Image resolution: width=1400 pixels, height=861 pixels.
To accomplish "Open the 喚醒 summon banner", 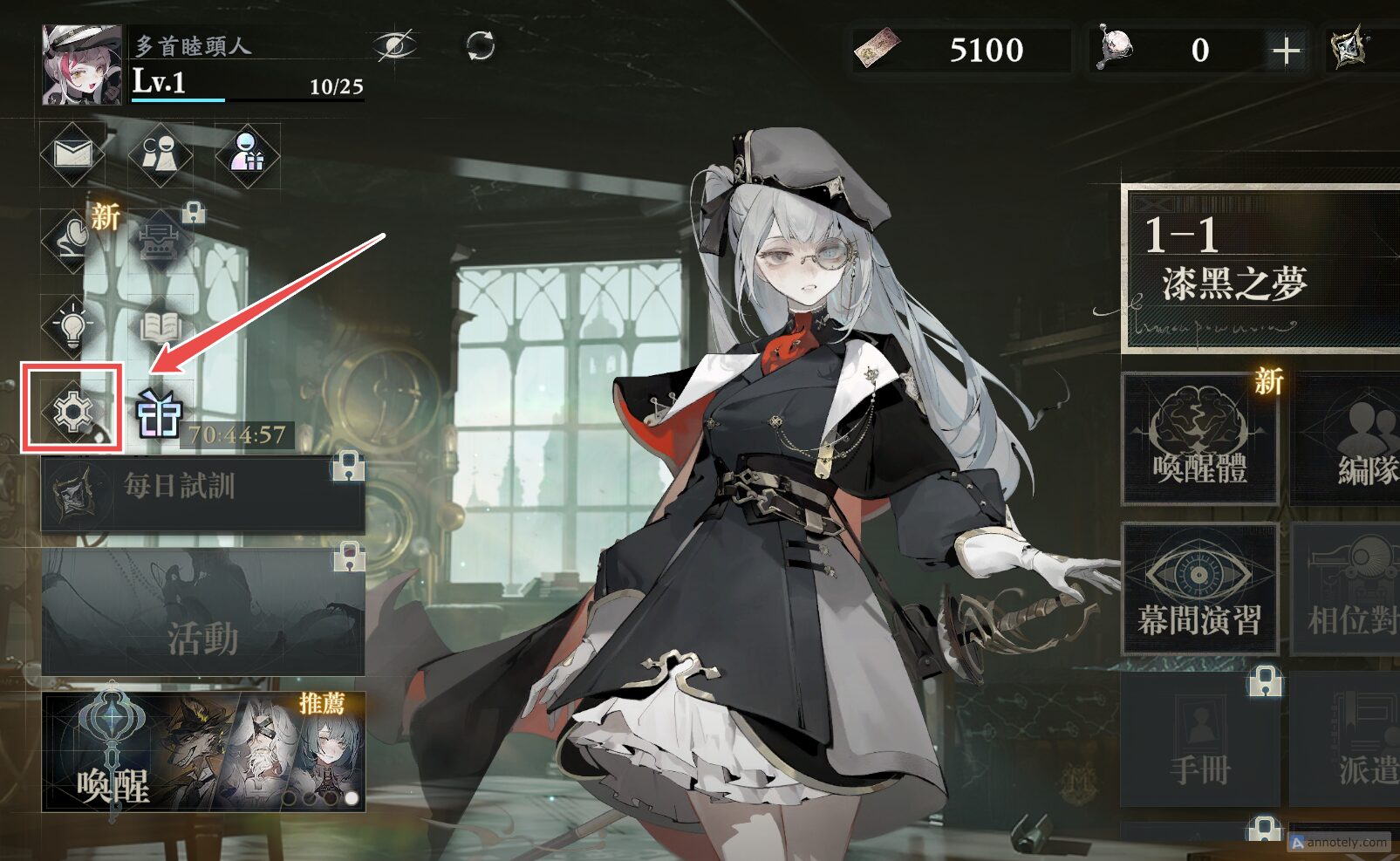I will (202, 752).
